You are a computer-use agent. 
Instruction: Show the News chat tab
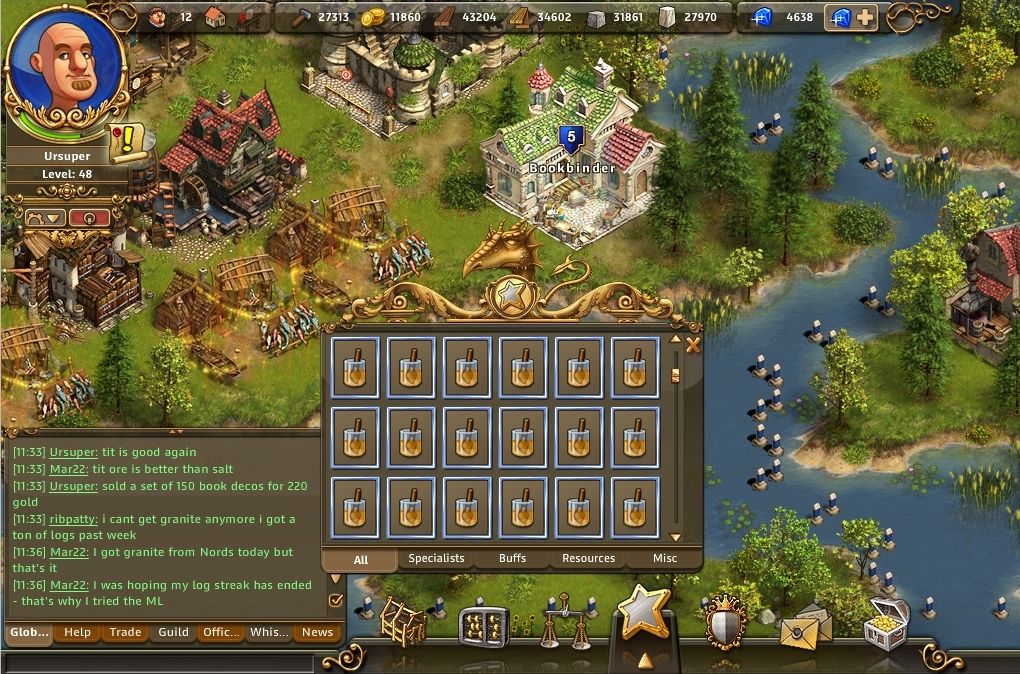click(x=317, y=632)
